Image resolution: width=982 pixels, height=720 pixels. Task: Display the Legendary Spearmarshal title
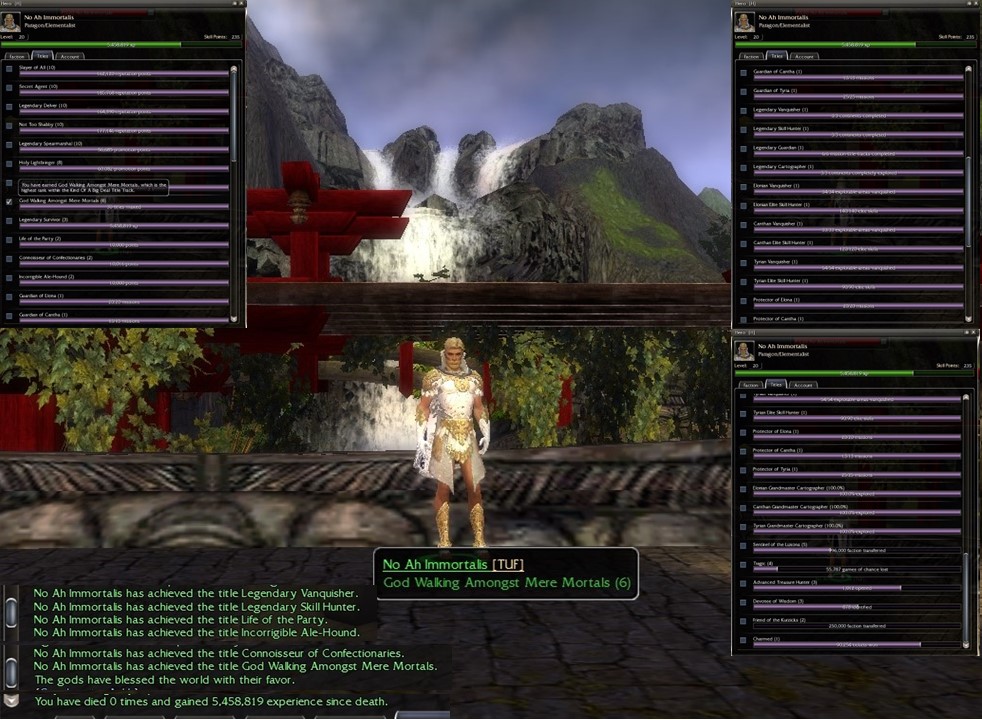point(10,144)
